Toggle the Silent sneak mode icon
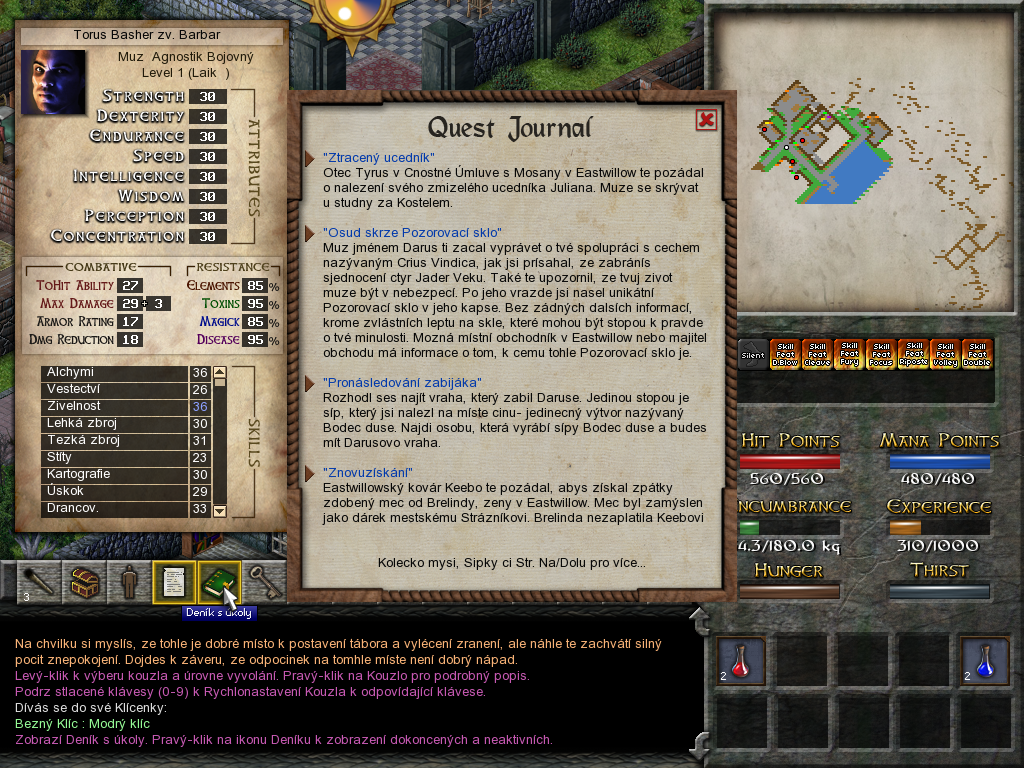Viewport: 1024px width, 768px height. click(753, 354)
